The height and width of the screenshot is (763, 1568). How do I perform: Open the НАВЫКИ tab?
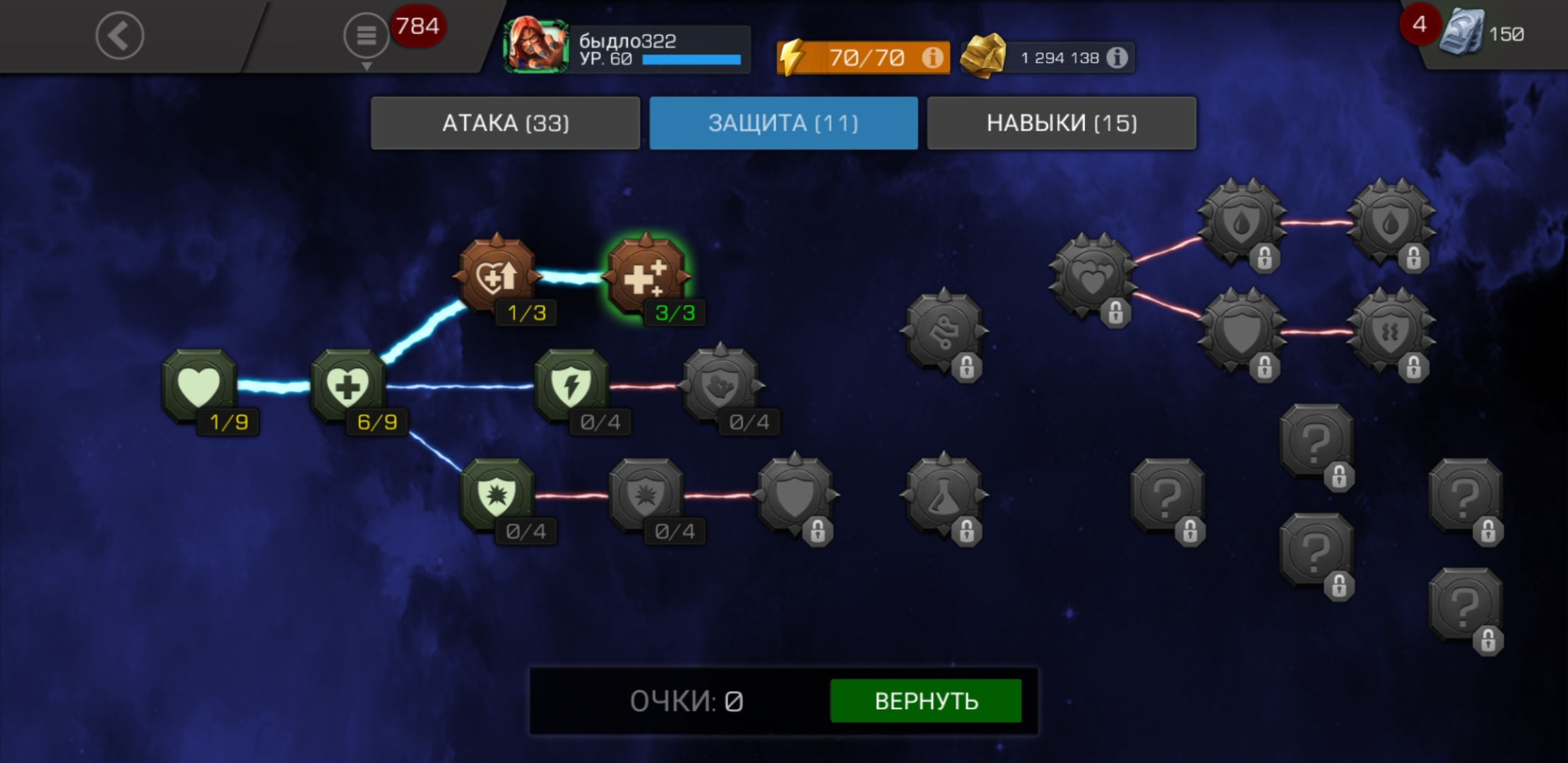coord(1061,123)
